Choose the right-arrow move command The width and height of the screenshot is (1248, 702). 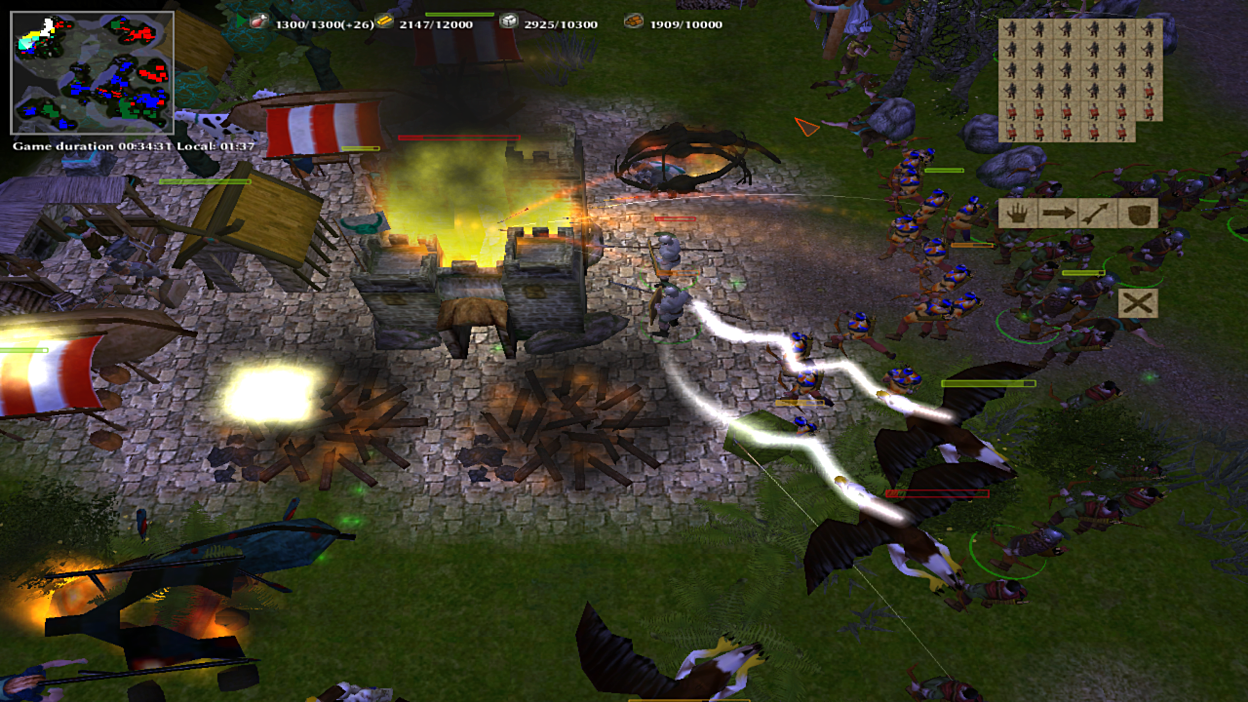[x=1058, y=213]
